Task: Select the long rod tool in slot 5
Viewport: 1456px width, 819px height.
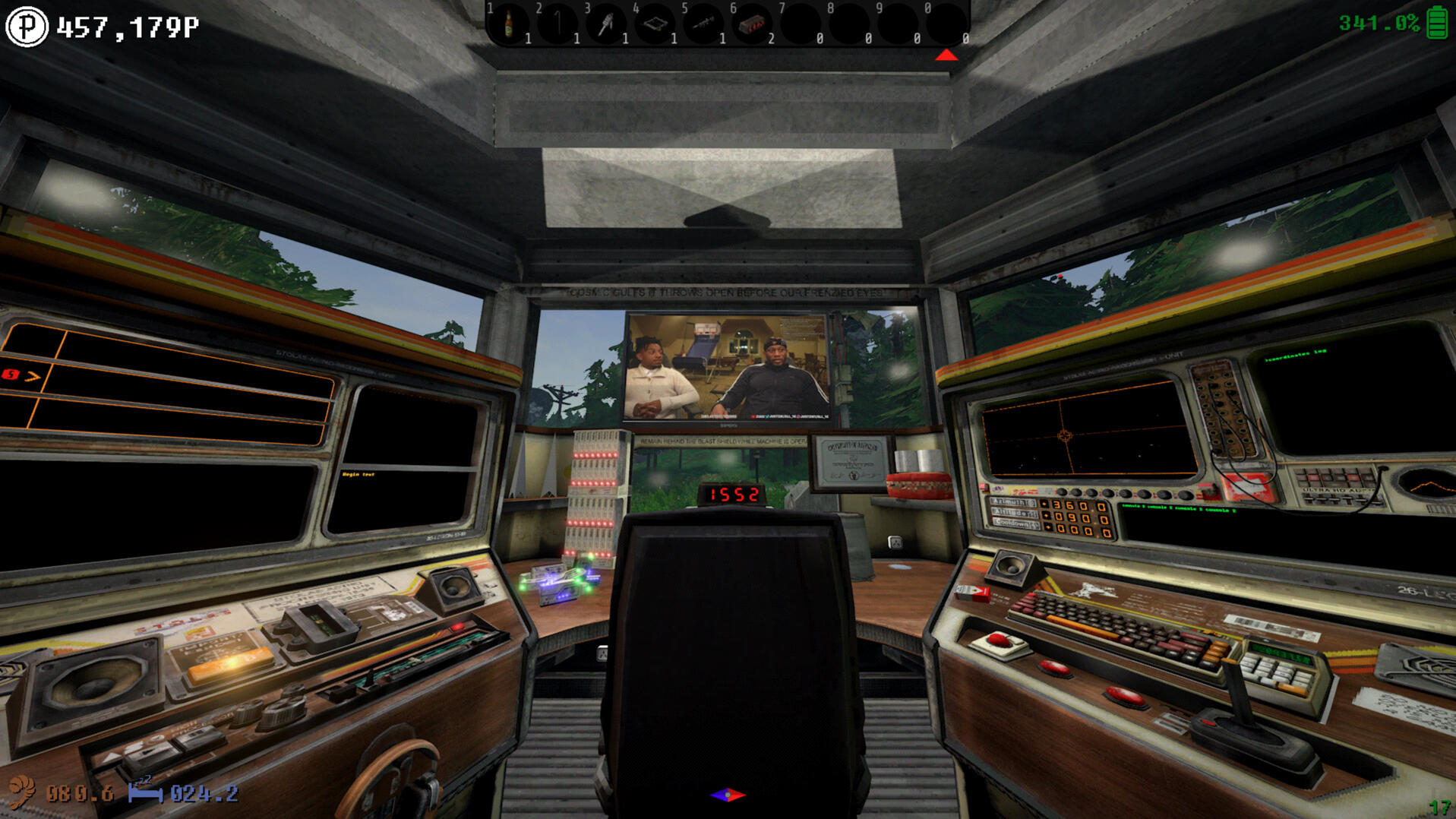Action: coord(703,24)
